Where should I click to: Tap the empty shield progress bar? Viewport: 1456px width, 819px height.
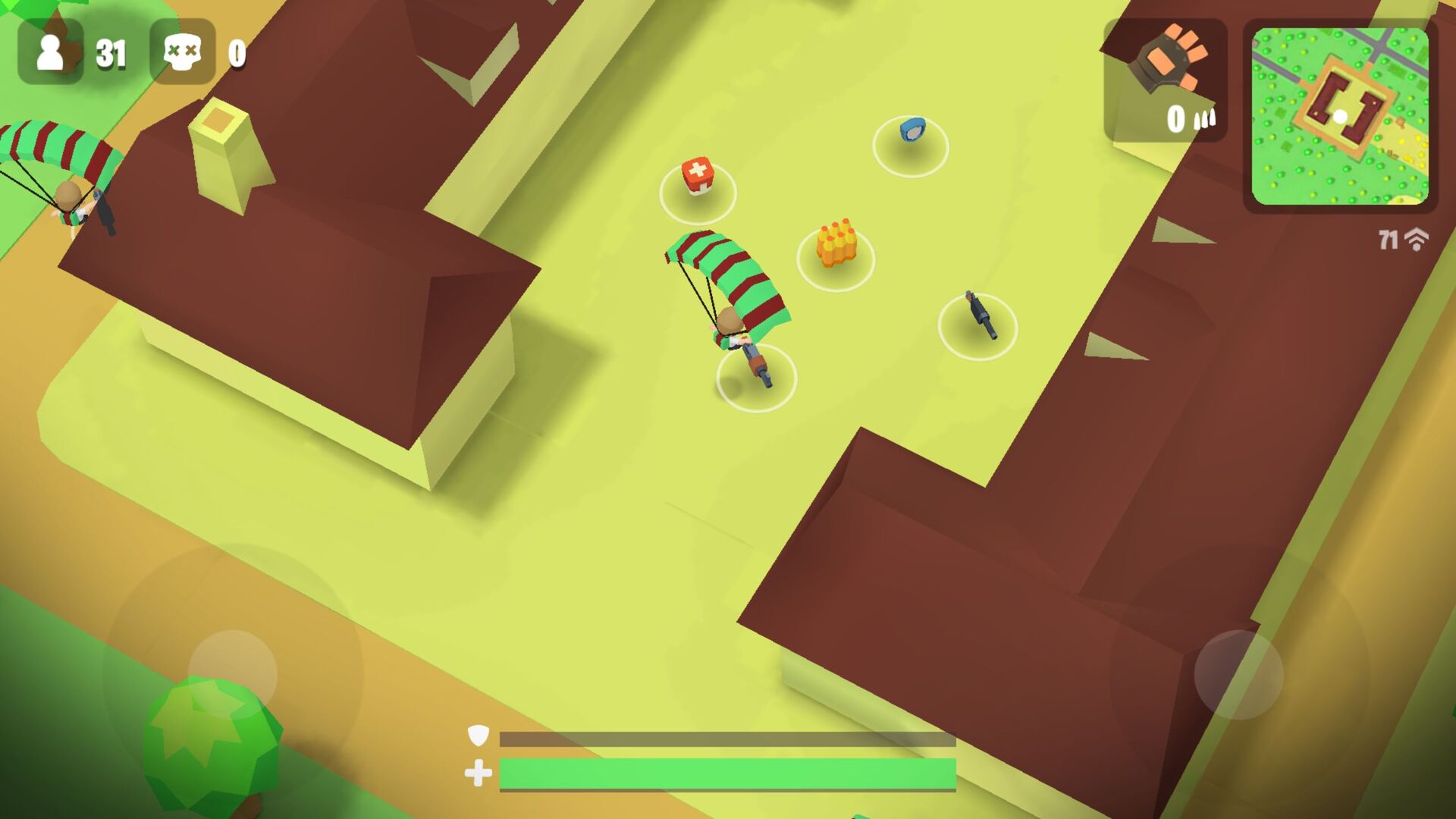pyautogui.click(x=724, y=737)
